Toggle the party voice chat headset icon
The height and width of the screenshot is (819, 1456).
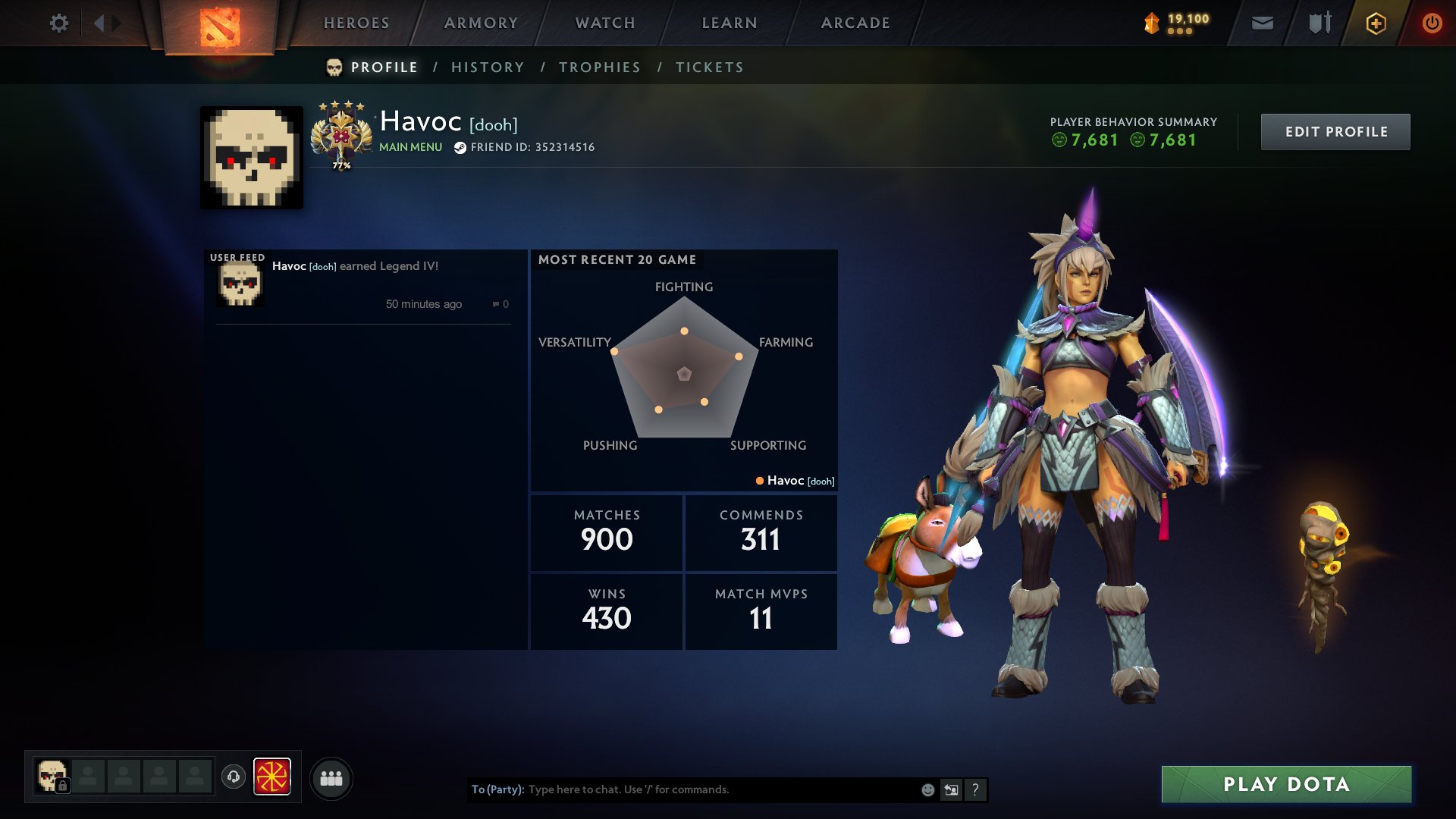[234, 777]
